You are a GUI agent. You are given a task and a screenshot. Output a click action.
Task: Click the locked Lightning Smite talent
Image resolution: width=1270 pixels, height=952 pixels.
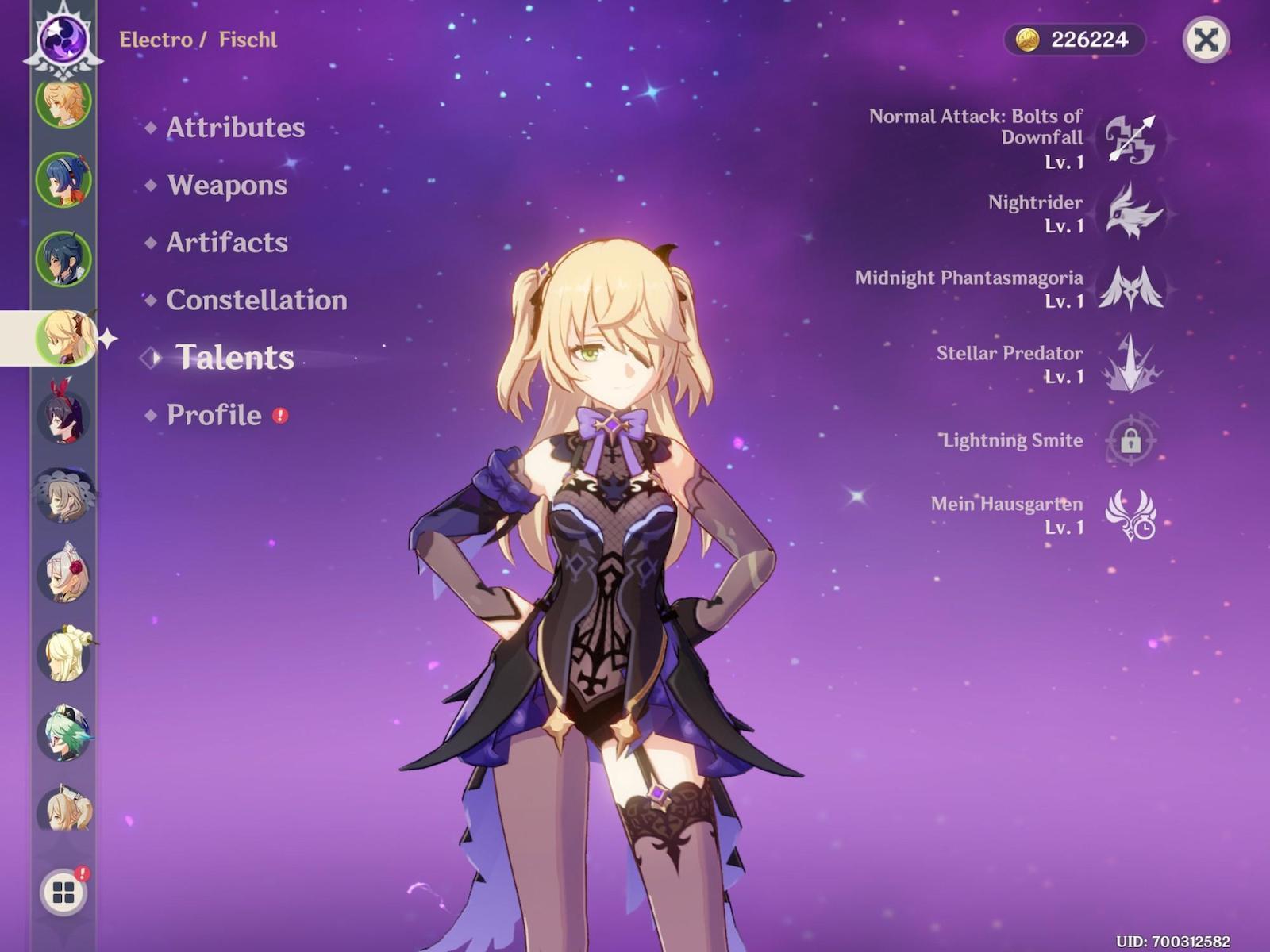[1131, 440]
